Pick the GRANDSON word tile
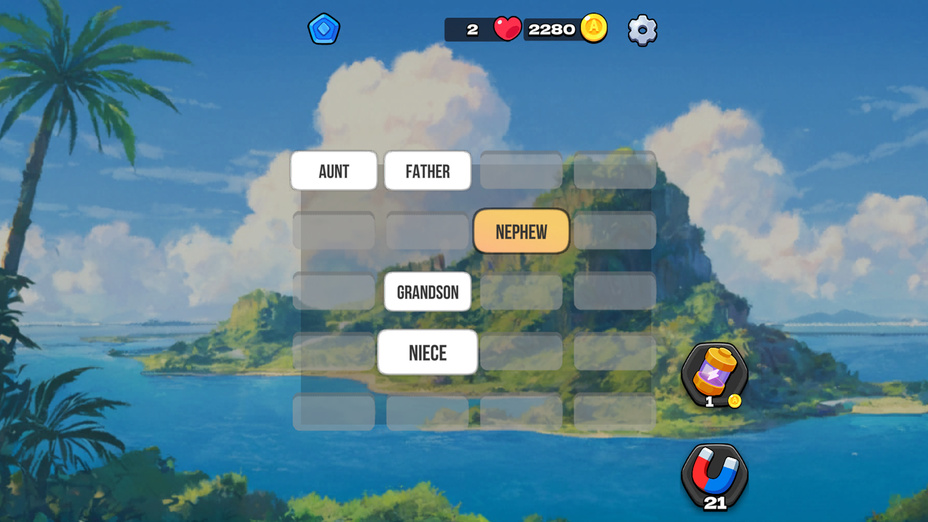The height and width of the screenshot is (522, 928). pyautogui.click(x=427, y=292)
